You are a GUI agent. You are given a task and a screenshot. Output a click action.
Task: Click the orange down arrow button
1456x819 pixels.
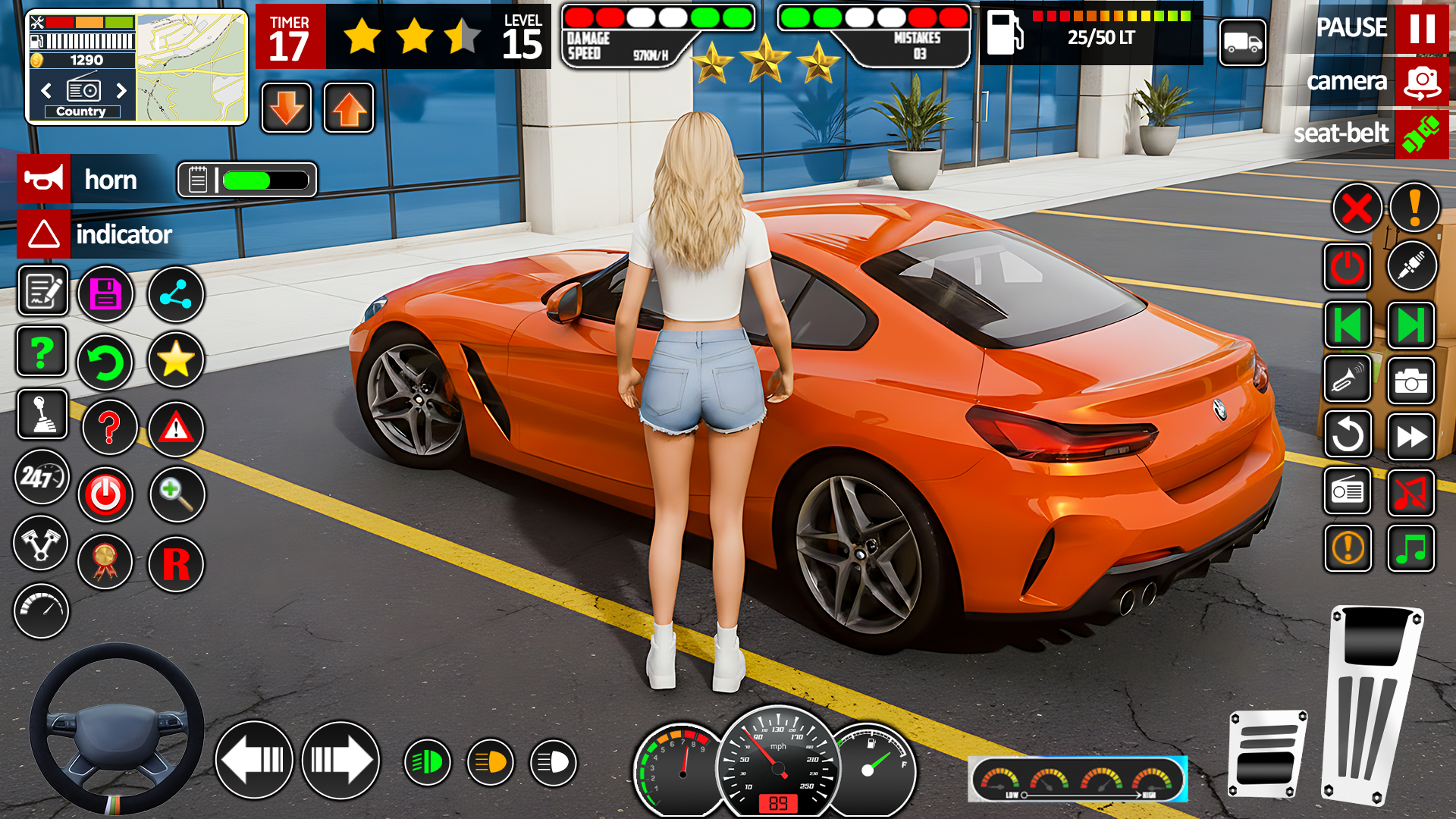(x=287, y=108)
